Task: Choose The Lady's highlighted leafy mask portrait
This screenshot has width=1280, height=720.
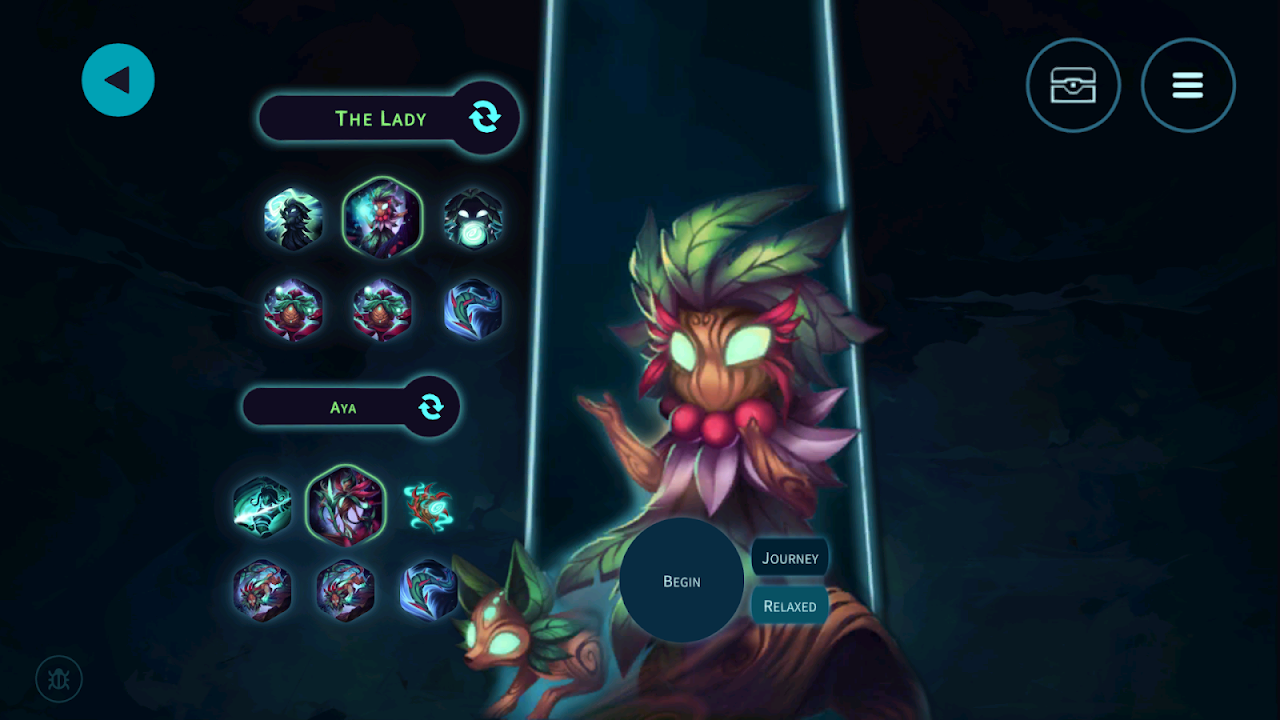Action: (x=382, y=218)
